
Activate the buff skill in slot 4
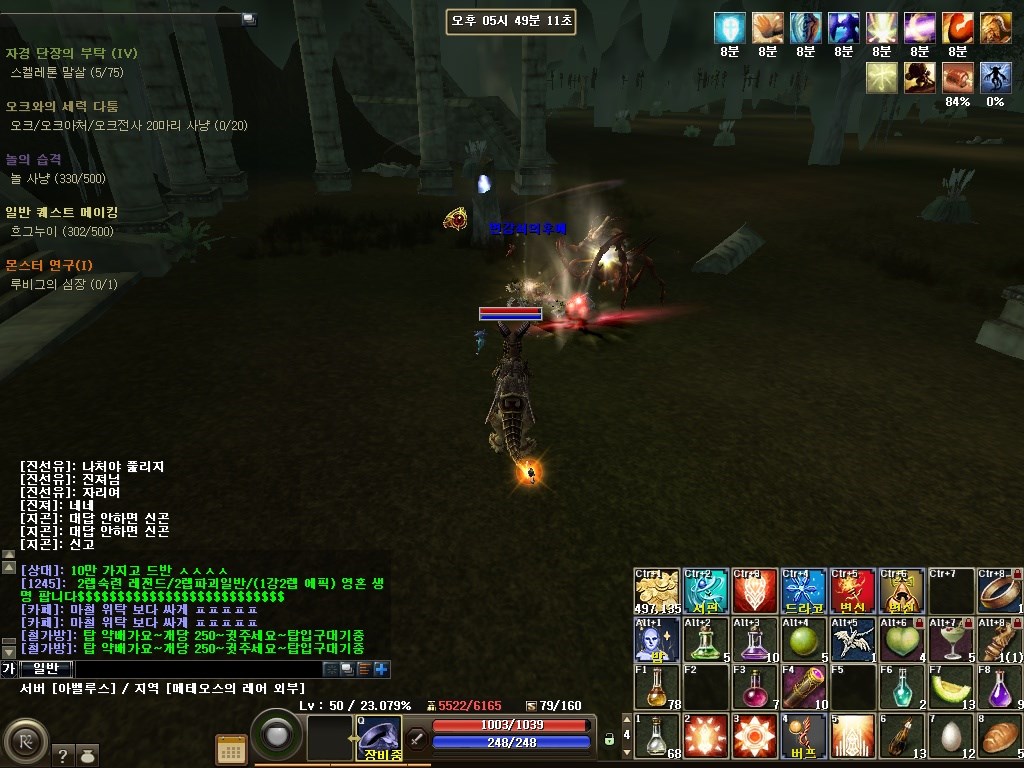coord(804,736)
